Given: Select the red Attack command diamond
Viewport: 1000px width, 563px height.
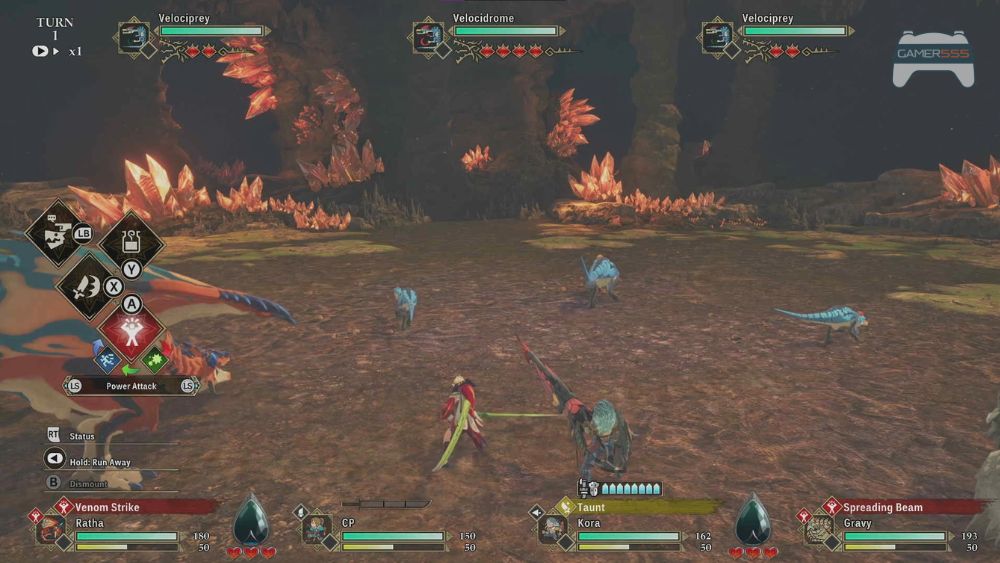Looking at the screenshot, I should tap(131, 332).
